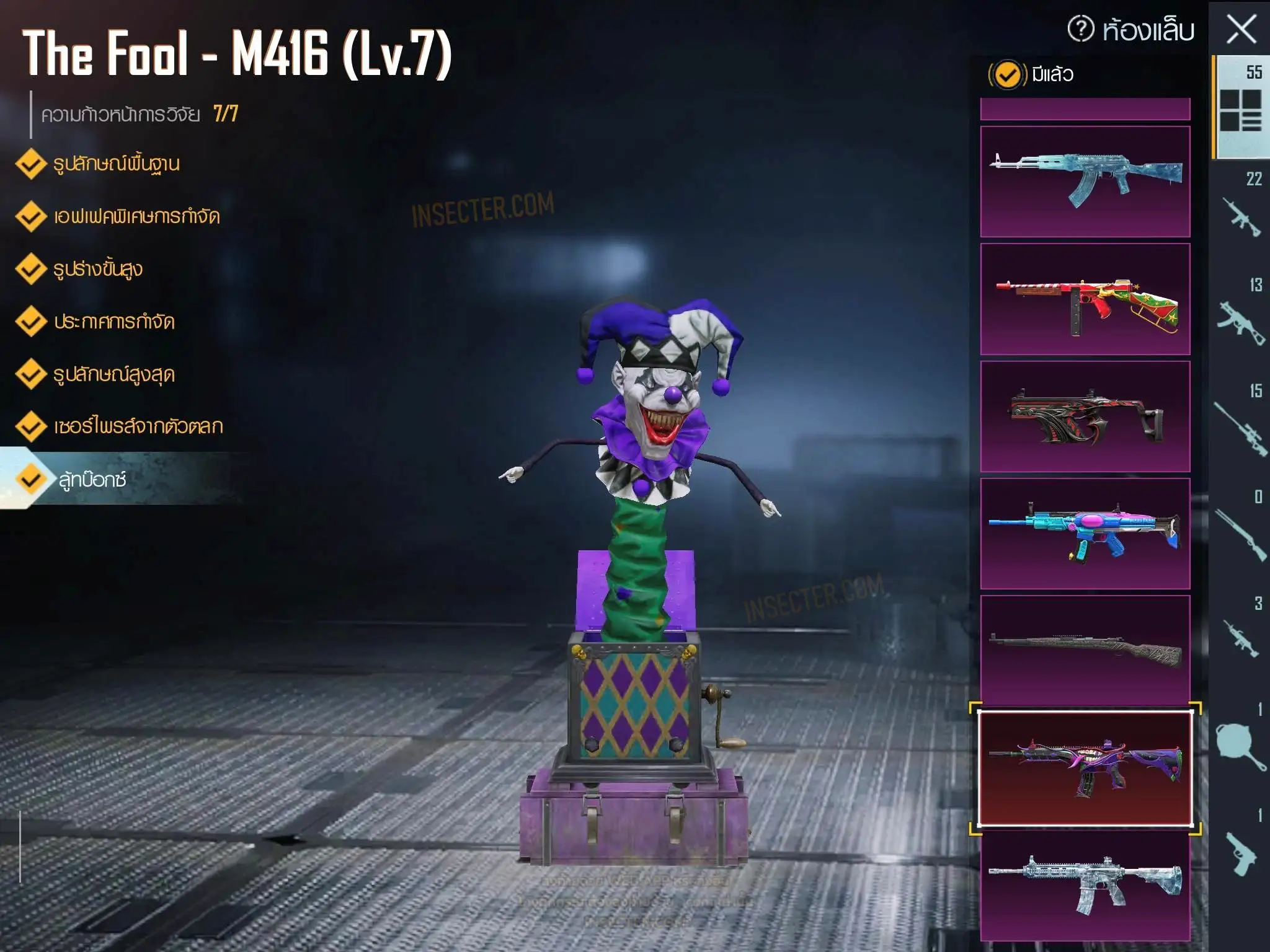Close the lab screen with the X

1241,29
